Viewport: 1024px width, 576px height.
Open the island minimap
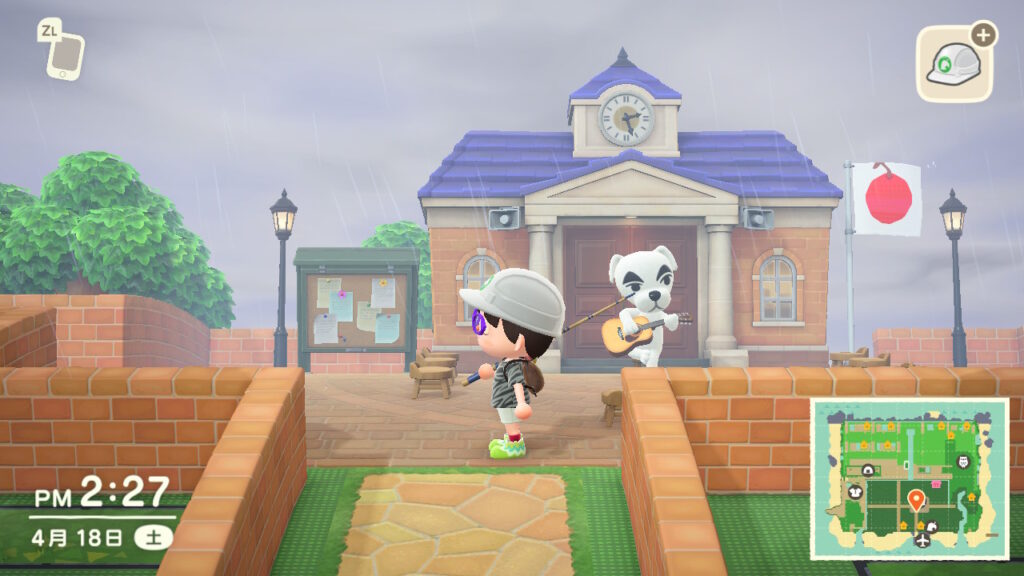(x=908, y=478)
